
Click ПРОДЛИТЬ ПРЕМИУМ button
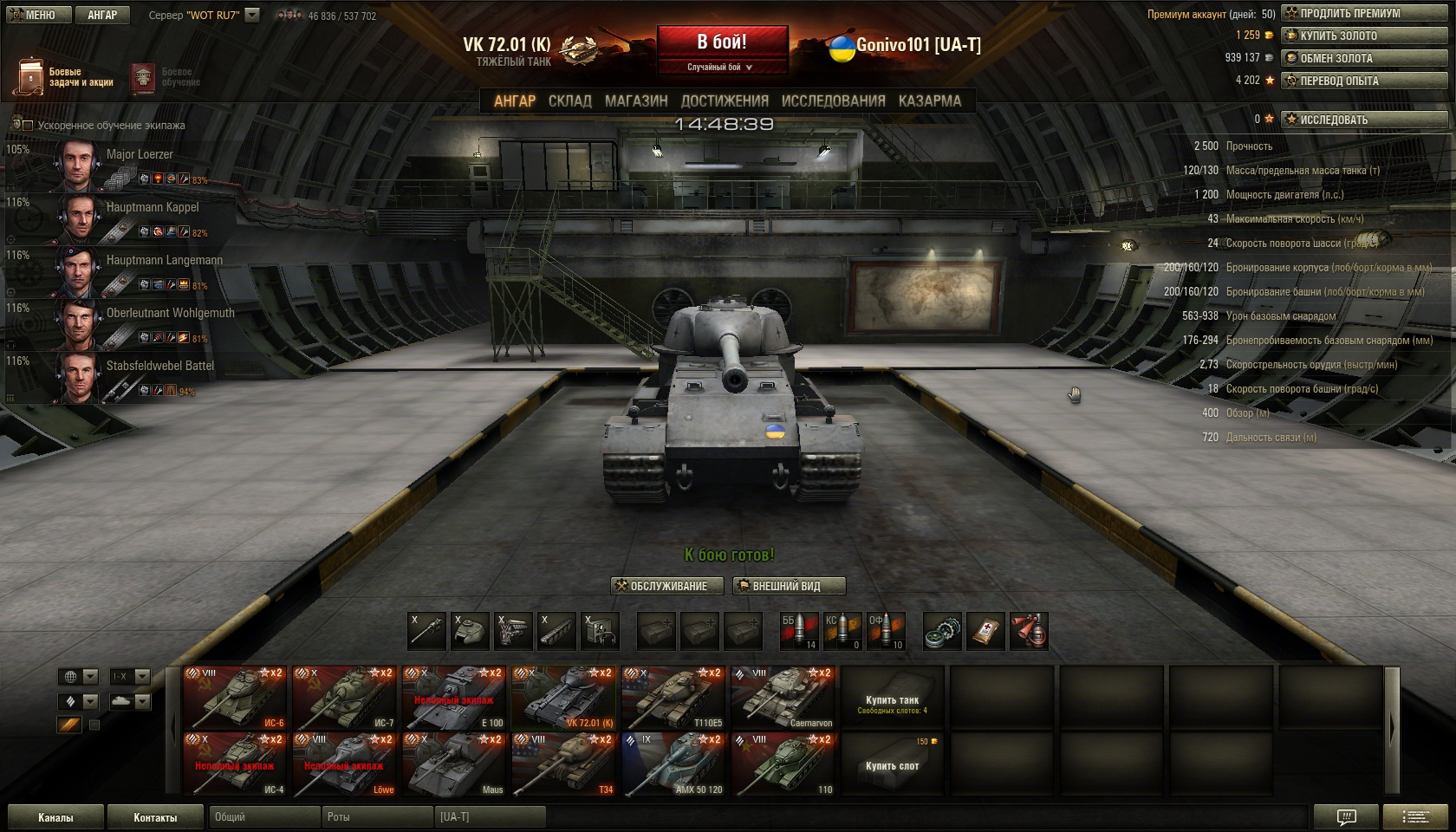[x=1364, y=13]
